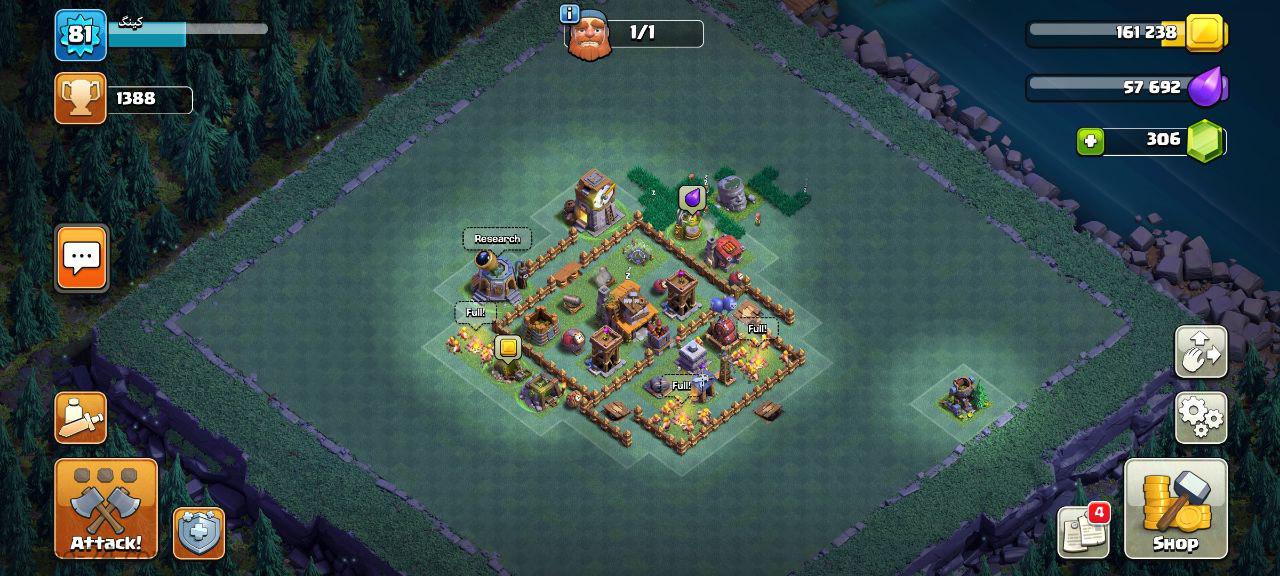Open the notes list with 4 notifications
1280x576 pixels.
[x=1083, y=532]
